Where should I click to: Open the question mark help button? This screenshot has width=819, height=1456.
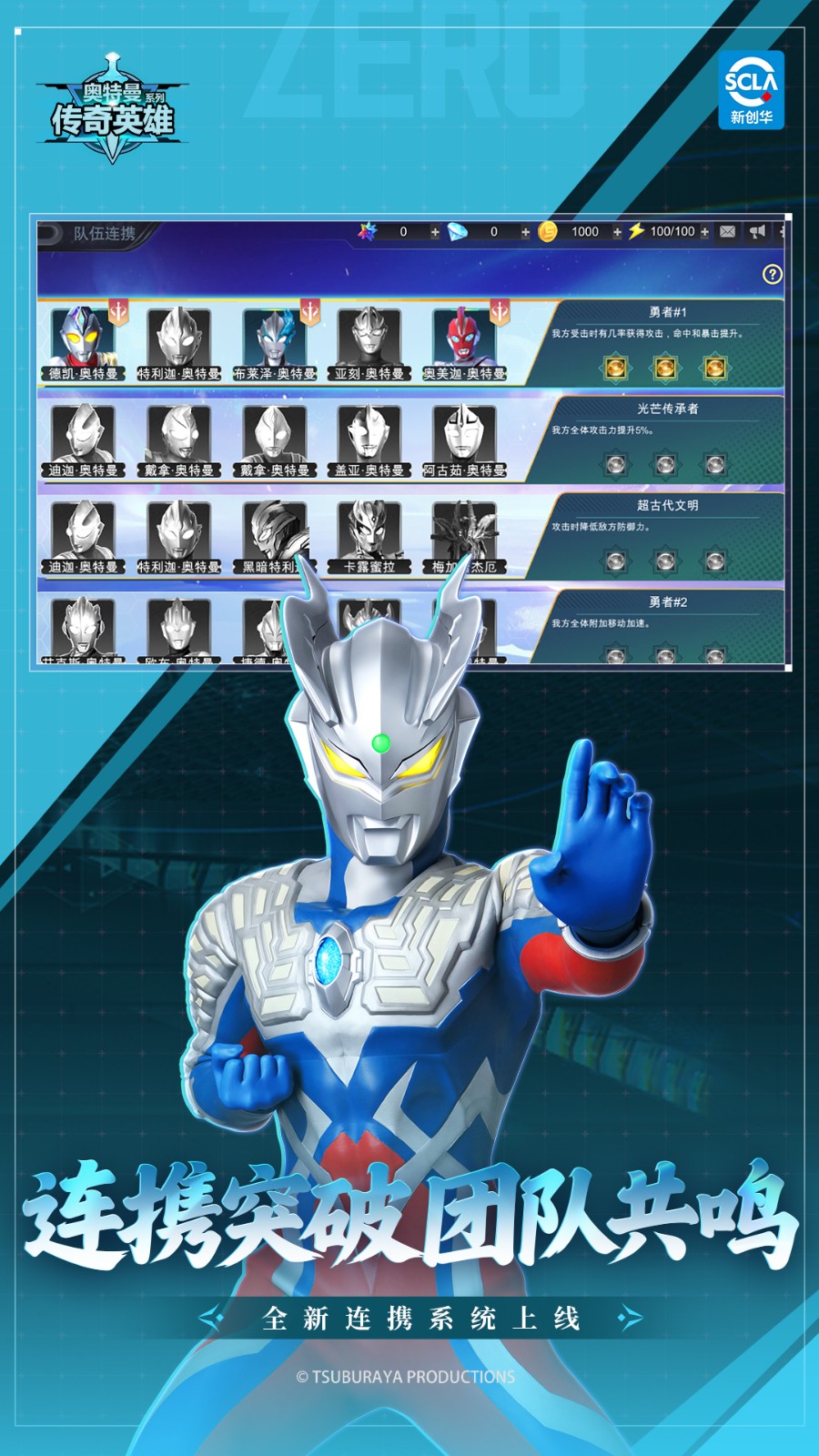coord(772,274)
